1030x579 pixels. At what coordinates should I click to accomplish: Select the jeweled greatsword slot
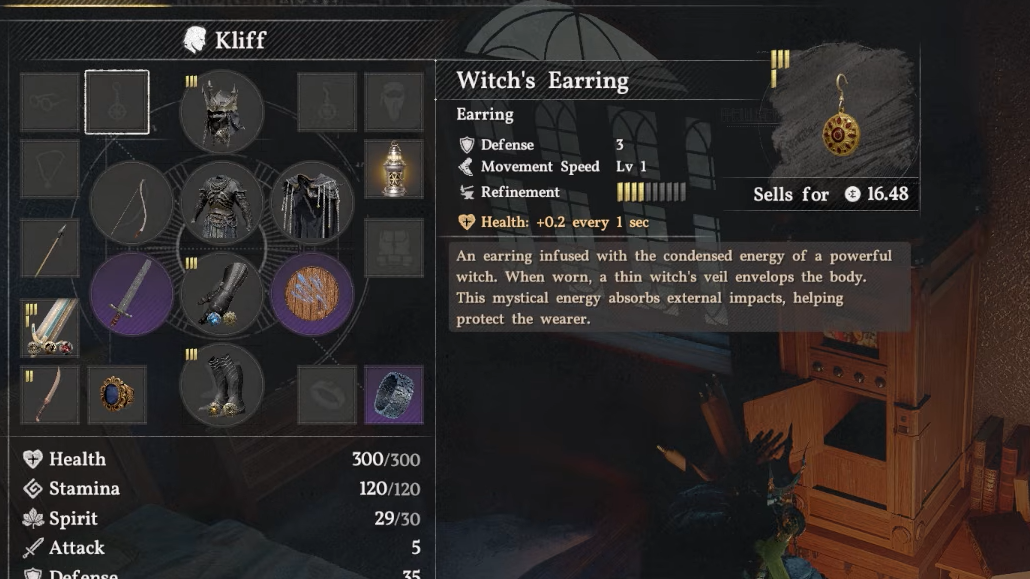coord(50,327)
